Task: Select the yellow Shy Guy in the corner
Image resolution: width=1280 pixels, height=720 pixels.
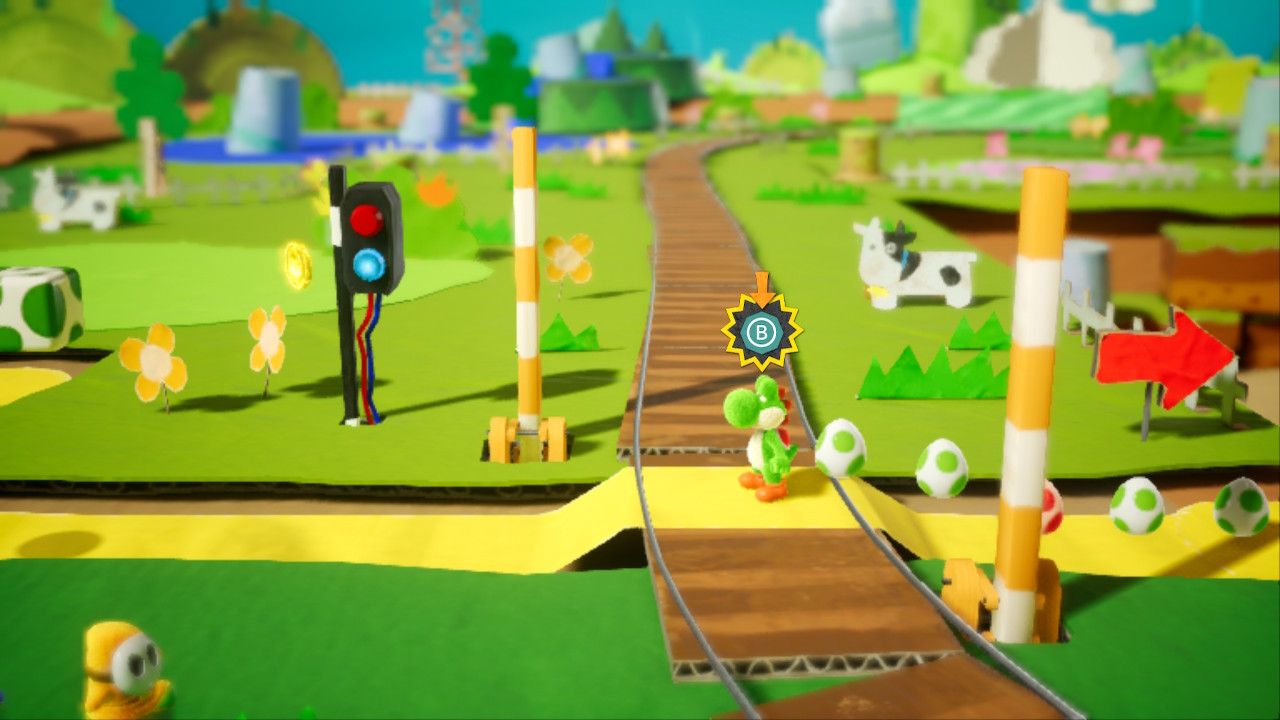Action: click(120, 665)
